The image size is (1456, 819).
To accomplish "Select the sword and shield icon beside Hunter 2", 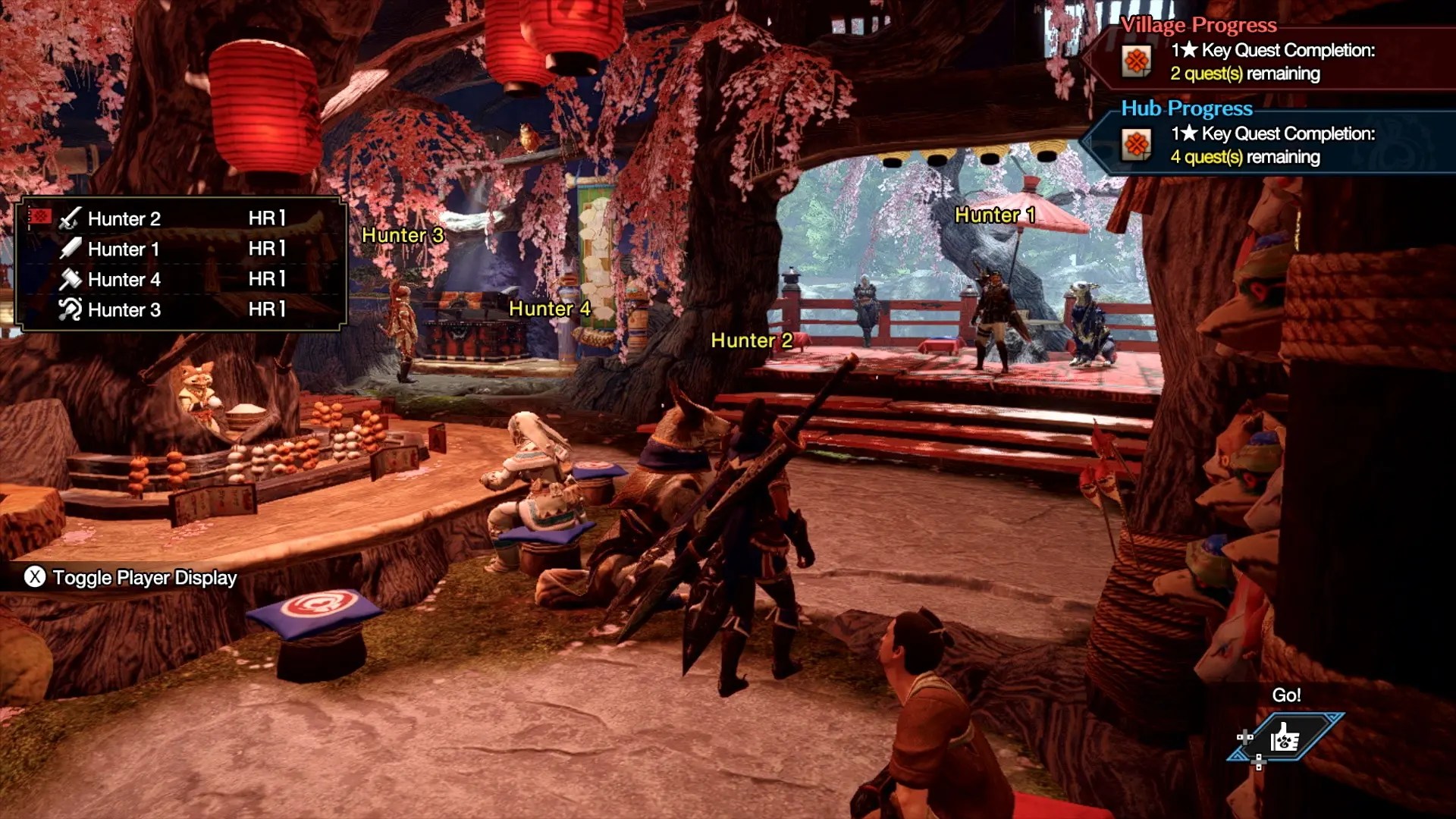I will click(68, 219).
